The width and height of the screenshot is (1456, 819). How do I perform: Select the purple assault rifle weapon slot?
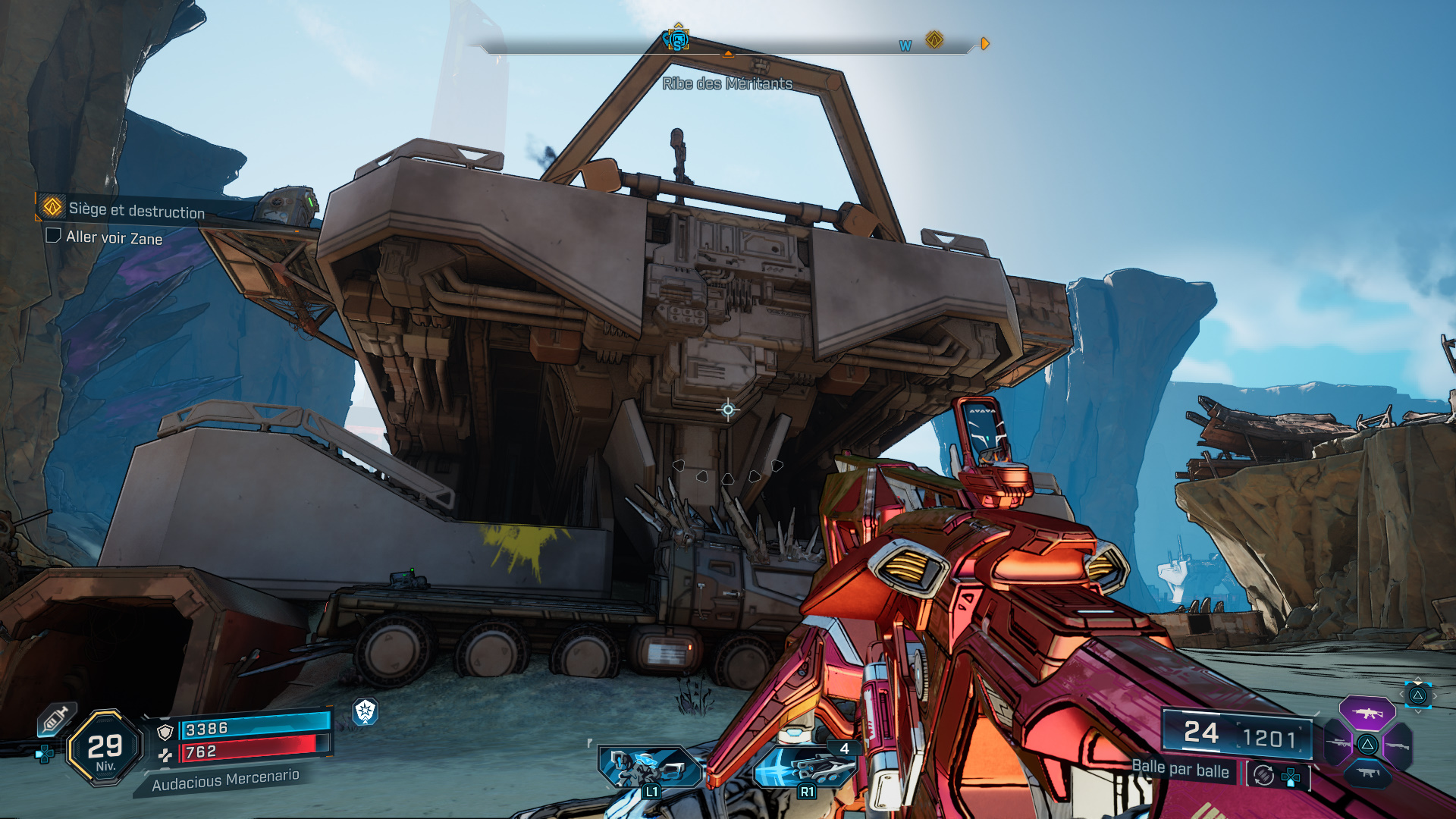point(1367,713)
